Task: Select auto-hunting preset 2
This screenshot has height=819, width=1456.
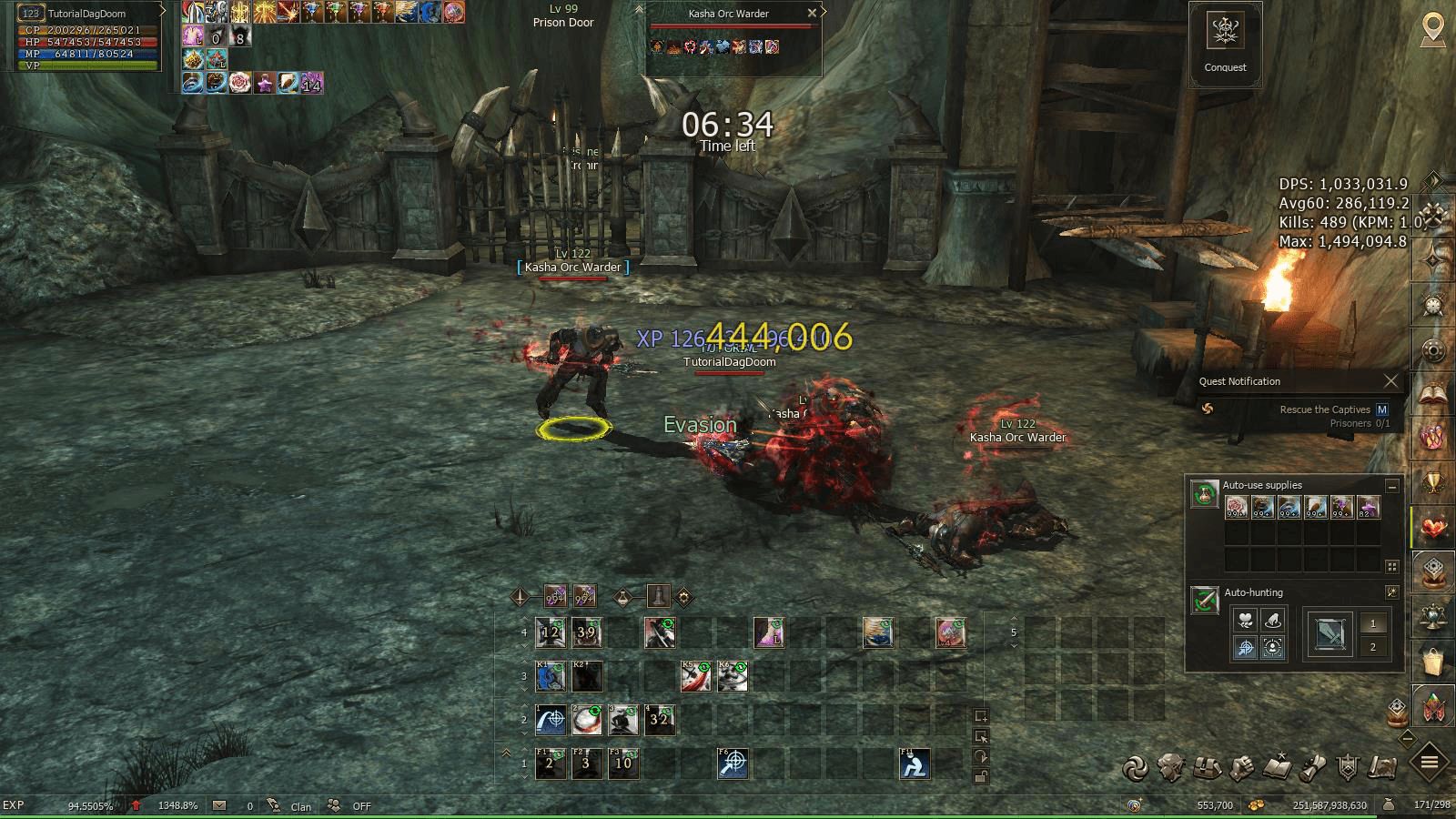Action: (1373, 647)
